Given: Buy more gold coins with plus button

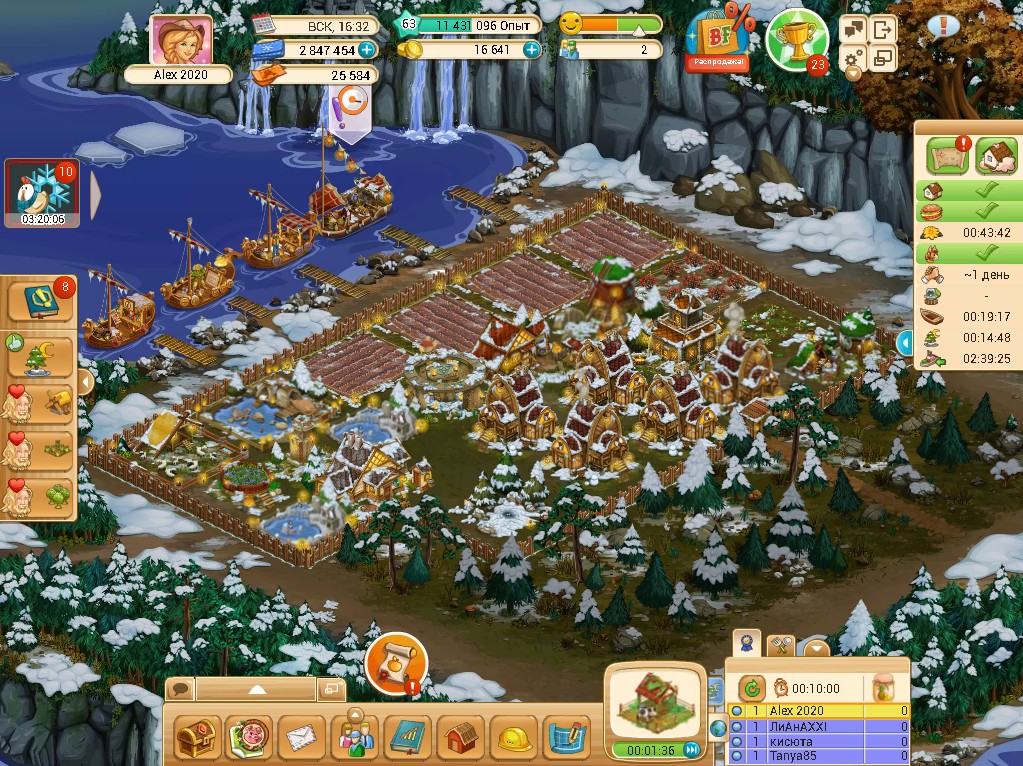Looking at the screenshot, I should tap(531, 49).
